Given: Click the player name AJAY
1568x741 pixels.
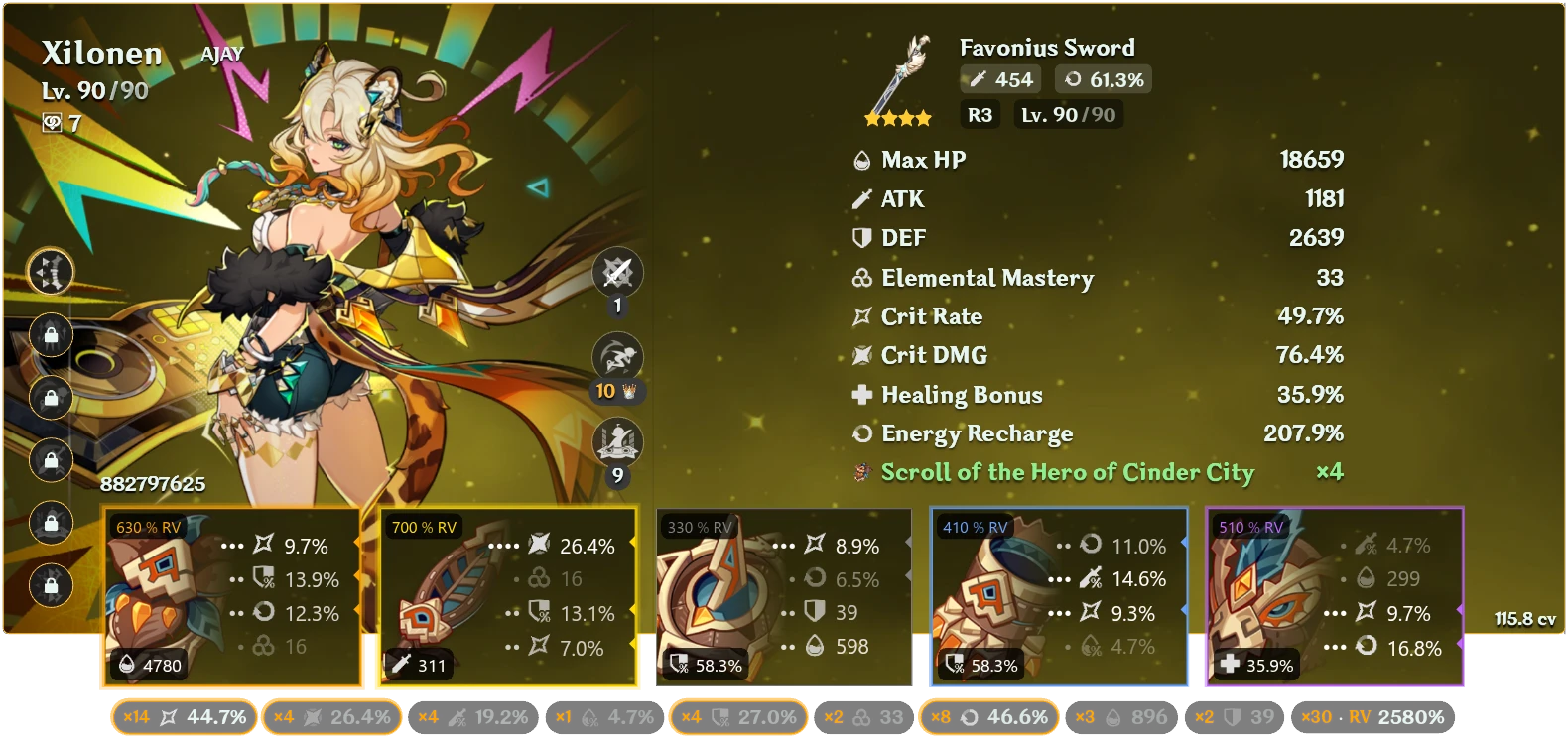Looking at the screenshot, I should pyautogui.click(x=221, y=54).
